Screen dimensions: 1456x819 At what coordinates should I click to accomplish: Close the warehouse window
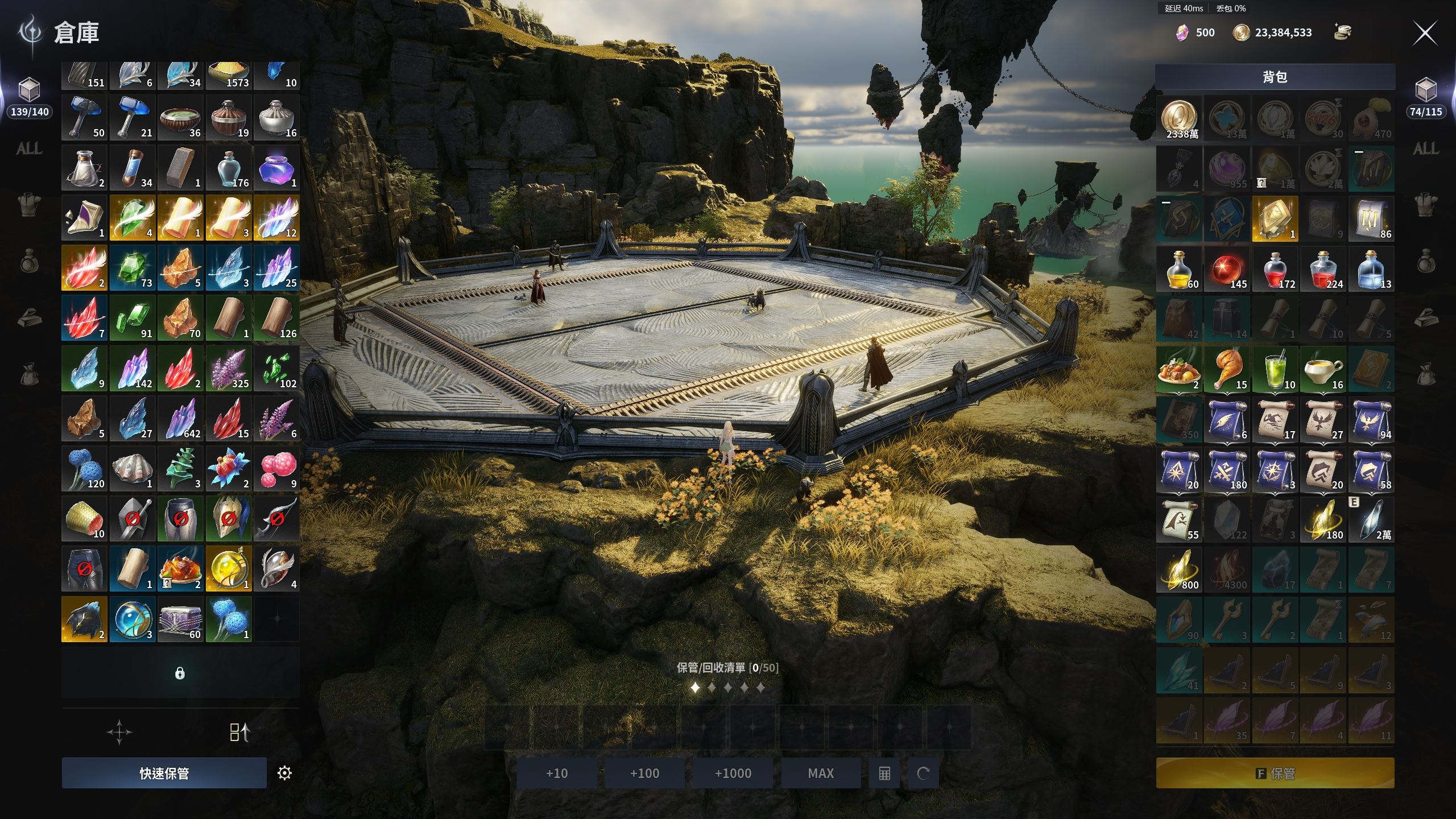[x=1425, y=33]
